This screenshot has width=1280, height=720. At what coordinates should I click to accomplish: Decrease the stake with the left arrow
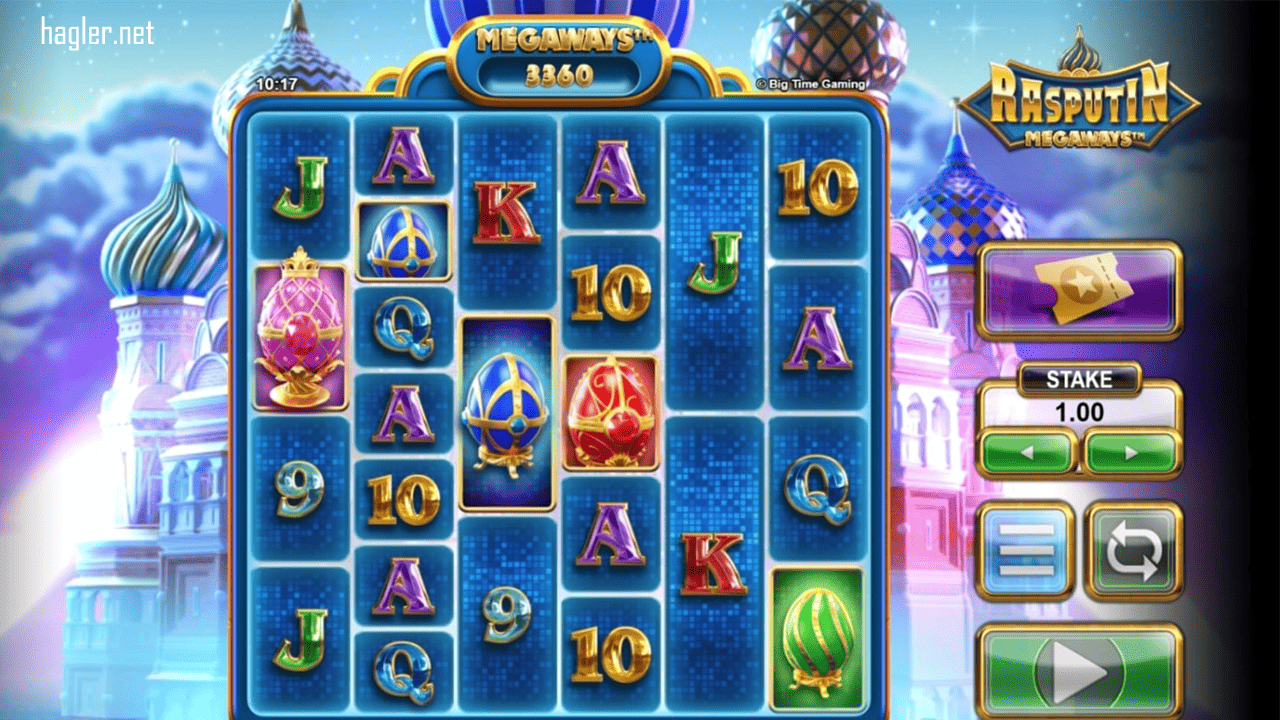click(1028, 453)
